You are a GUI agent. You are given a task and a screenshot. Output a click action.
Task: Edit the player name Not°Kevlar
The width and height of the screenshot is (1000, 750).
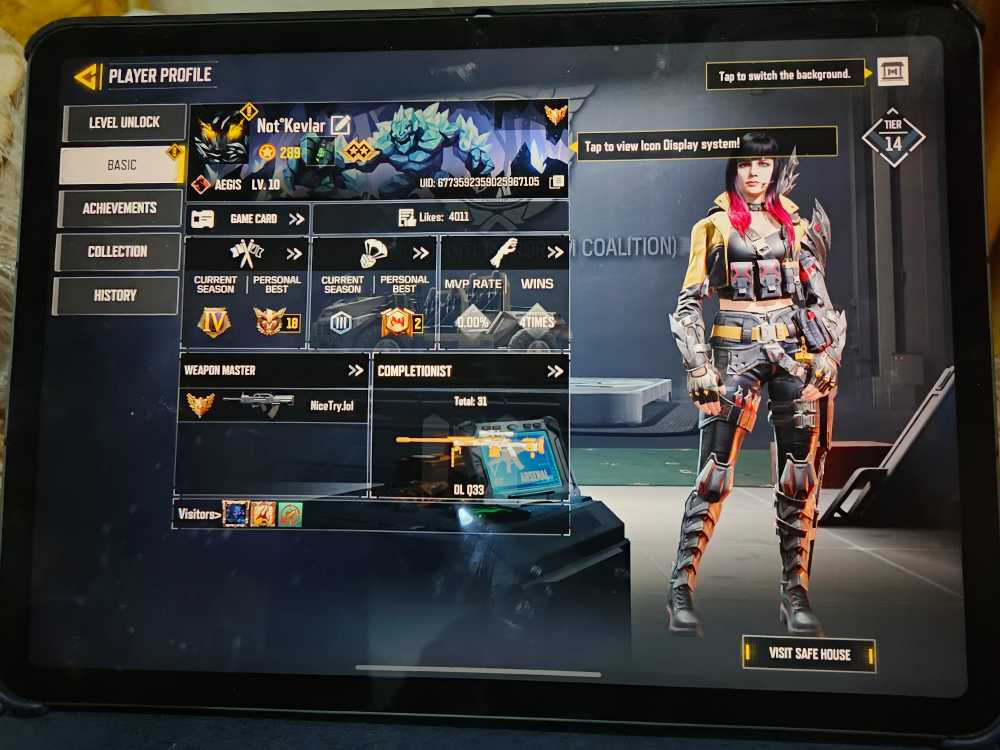(341, 126)
